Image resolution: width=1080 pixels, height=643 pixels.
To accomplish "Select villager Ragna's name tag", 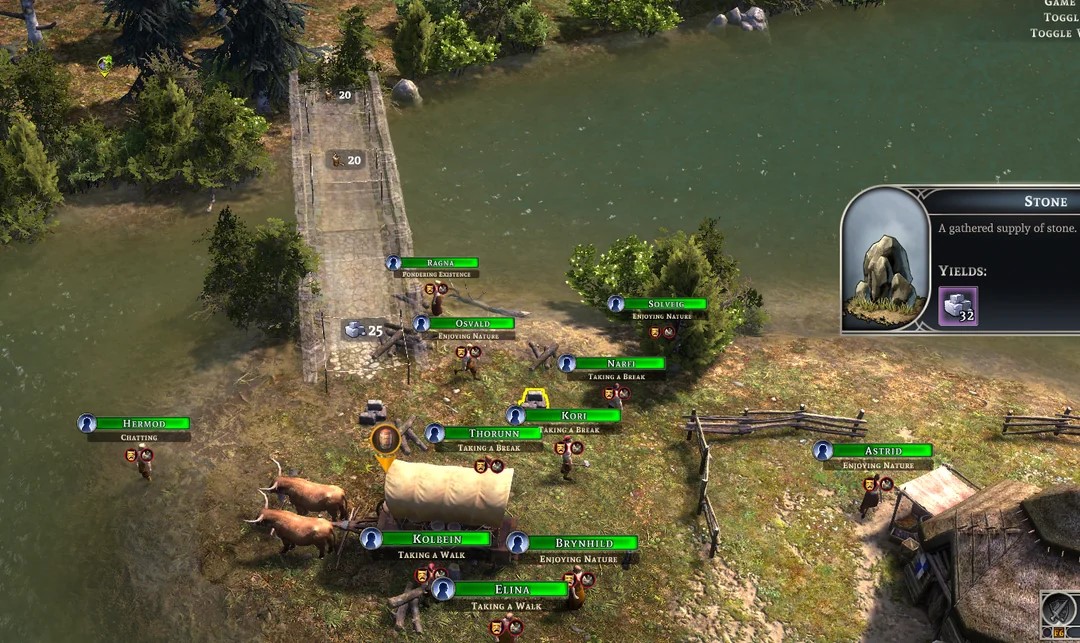I will pyautogui.click(x=440, y=263).
